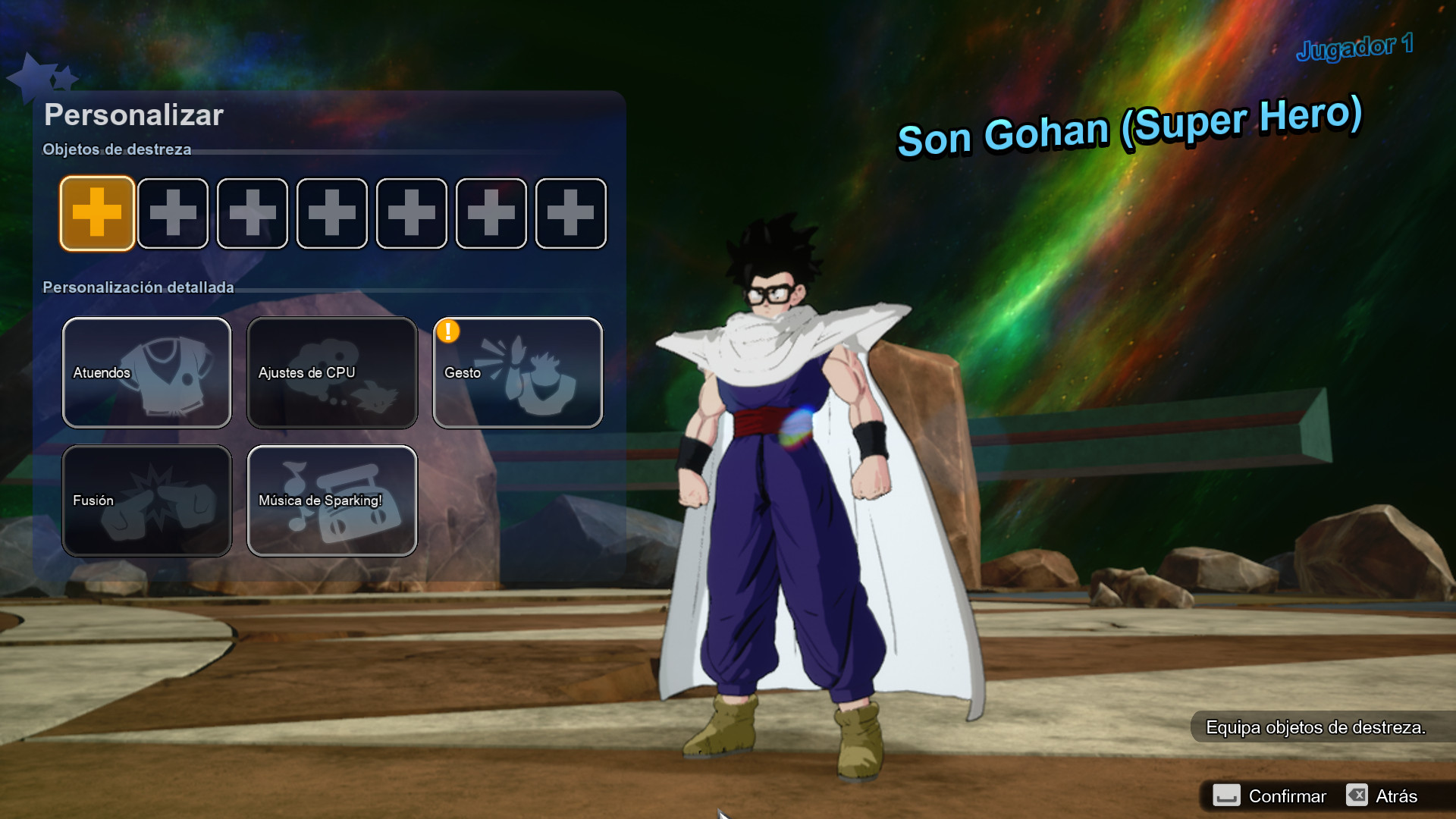Click the fifth plus slot under Objetos de destreza
Screen dimensions: 1456x819
click(x=411, y=213)
